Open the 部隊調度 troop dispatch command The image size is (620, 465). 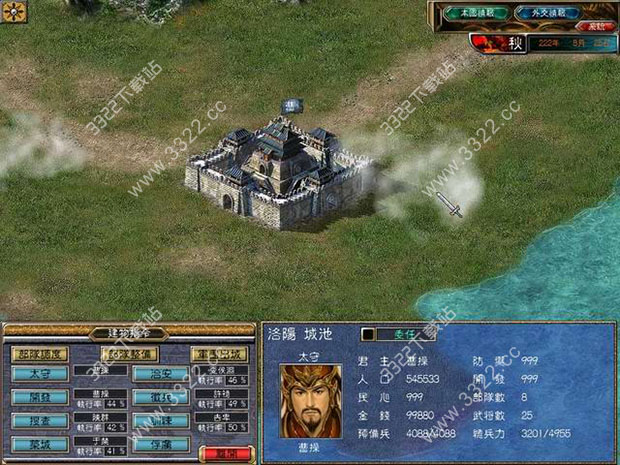point(39,353)
